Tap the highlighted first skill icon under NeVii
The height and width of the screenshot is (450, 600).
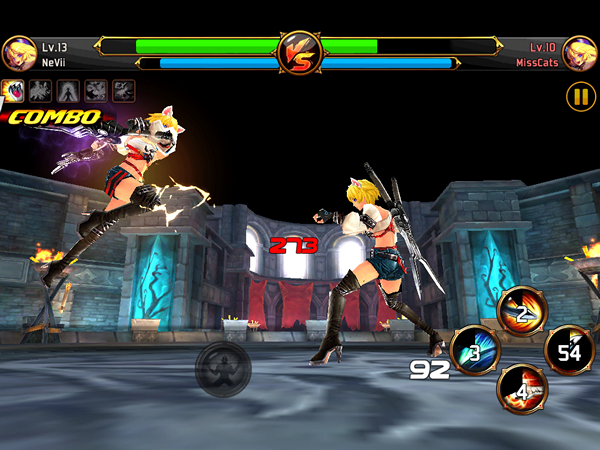point(14,90)
